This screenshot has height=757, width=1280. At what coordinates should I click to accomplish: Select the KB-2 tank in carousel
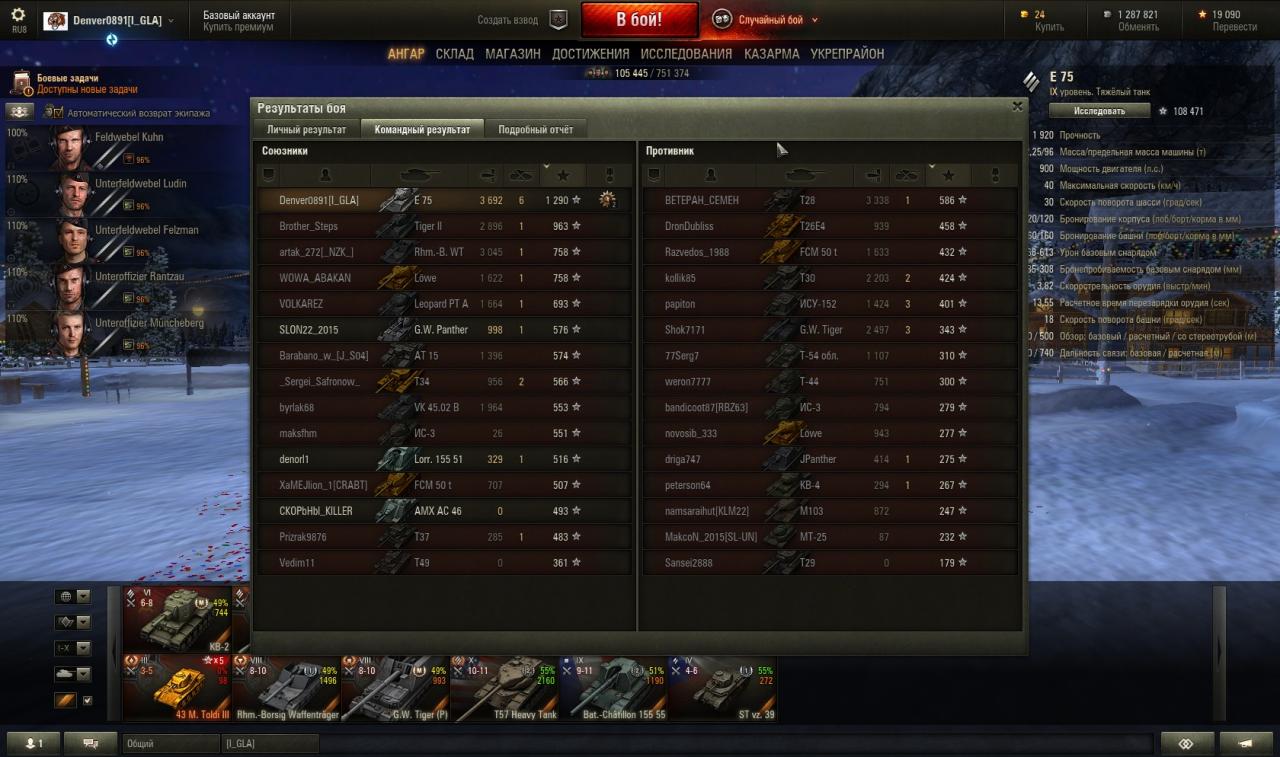177,617
